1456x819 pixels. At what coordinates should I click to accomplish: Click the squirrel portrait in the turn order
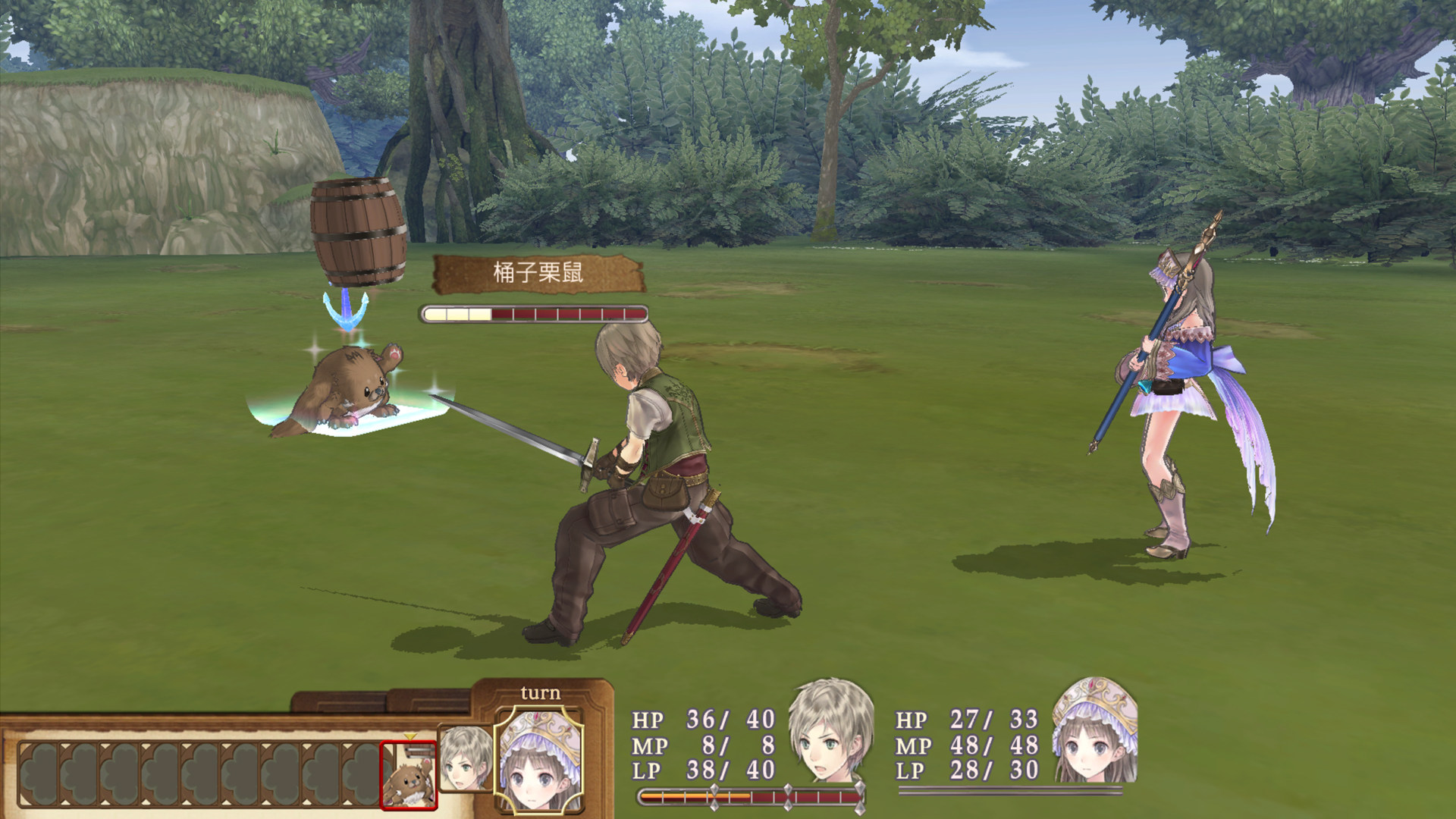(x=408, y=775)
